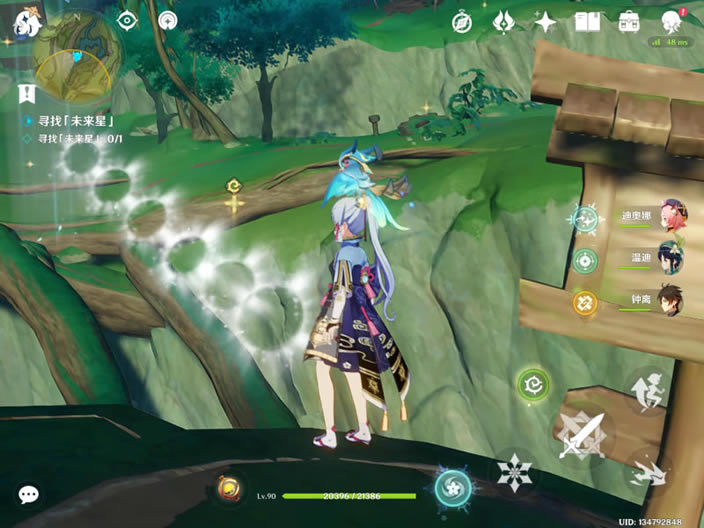This screenshot has width=704, height=528.
Task: Open the chat speech bubble
Action: [29, 494]
